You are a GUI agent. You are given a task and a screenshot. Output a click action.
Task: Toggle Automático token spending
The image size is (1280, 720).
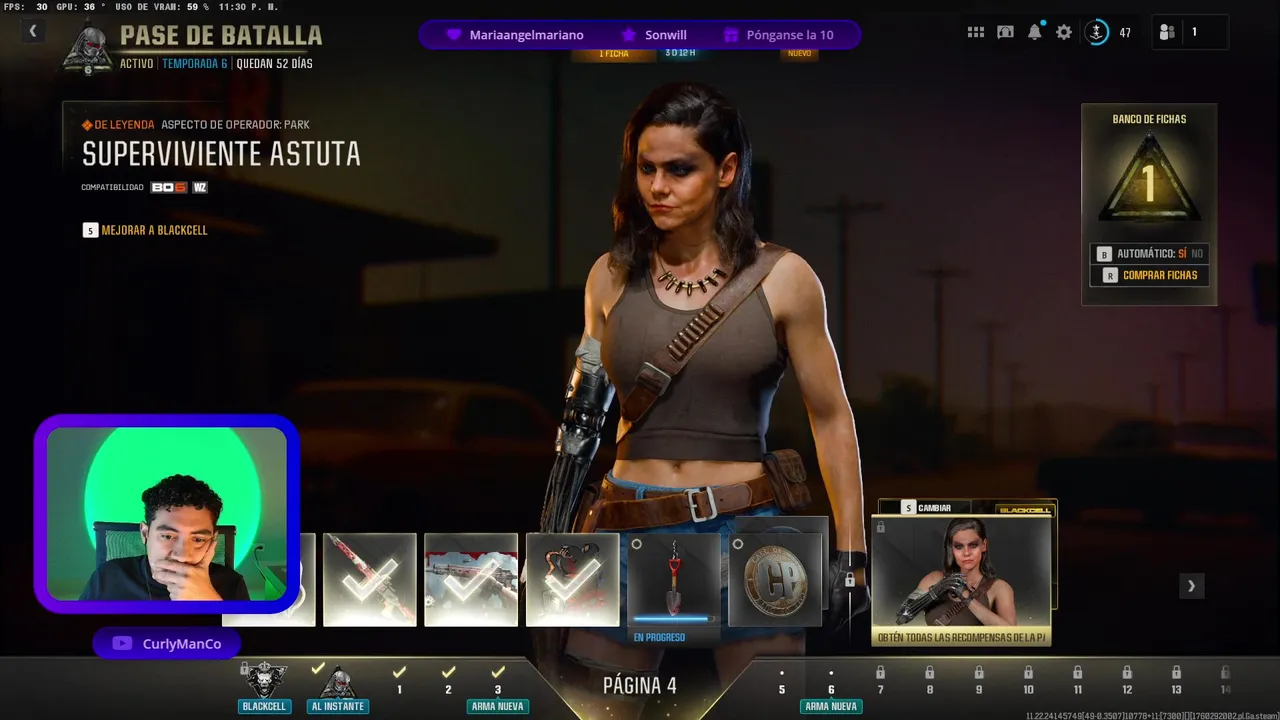[1149, 254]
